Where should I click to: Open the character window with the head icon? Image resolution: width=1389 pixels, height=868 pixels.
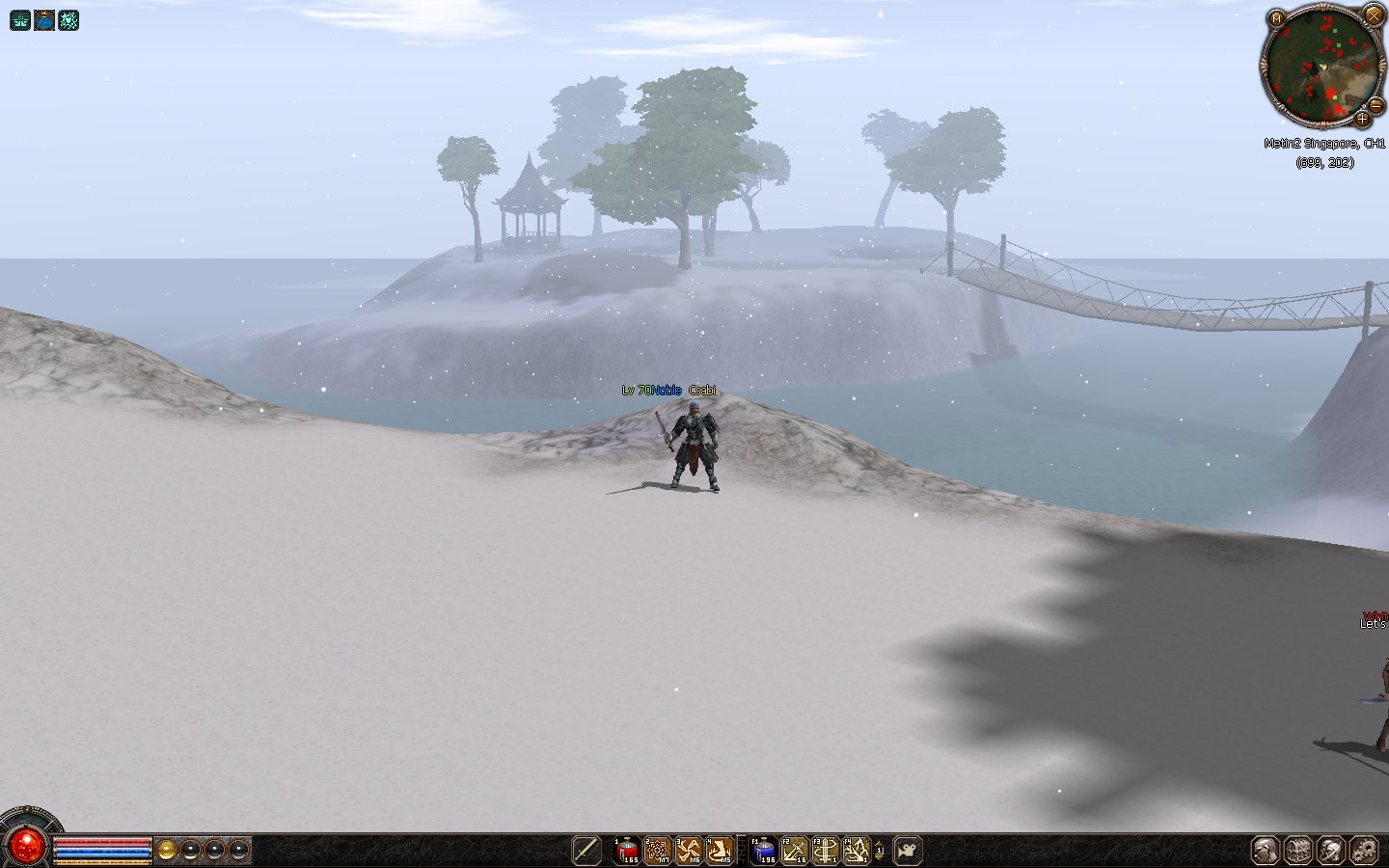(x=1266, y=850)
